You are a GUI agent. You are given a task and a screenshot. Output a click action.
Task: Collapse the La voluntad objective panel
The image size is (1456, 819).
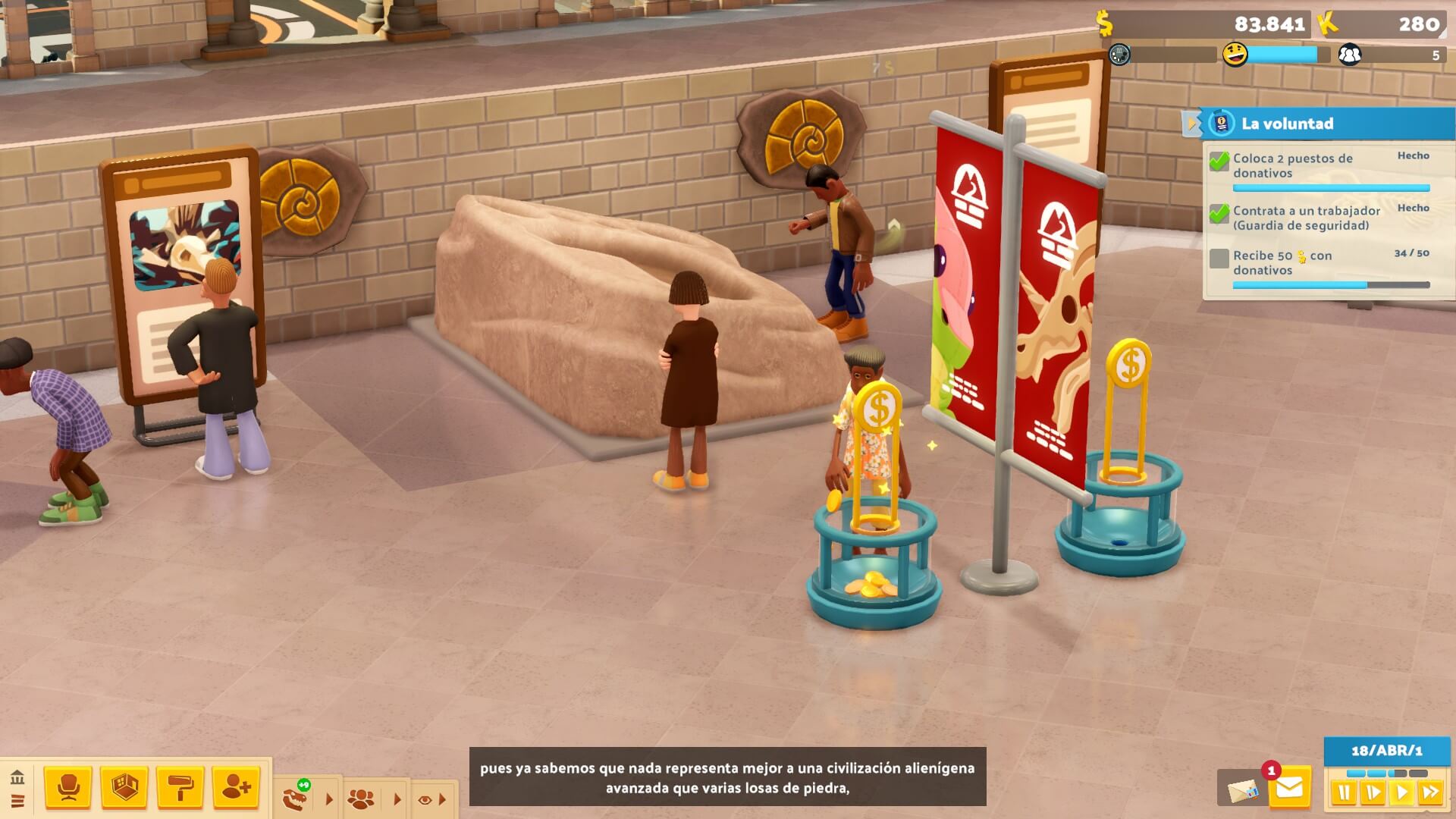coord(1191,123)
